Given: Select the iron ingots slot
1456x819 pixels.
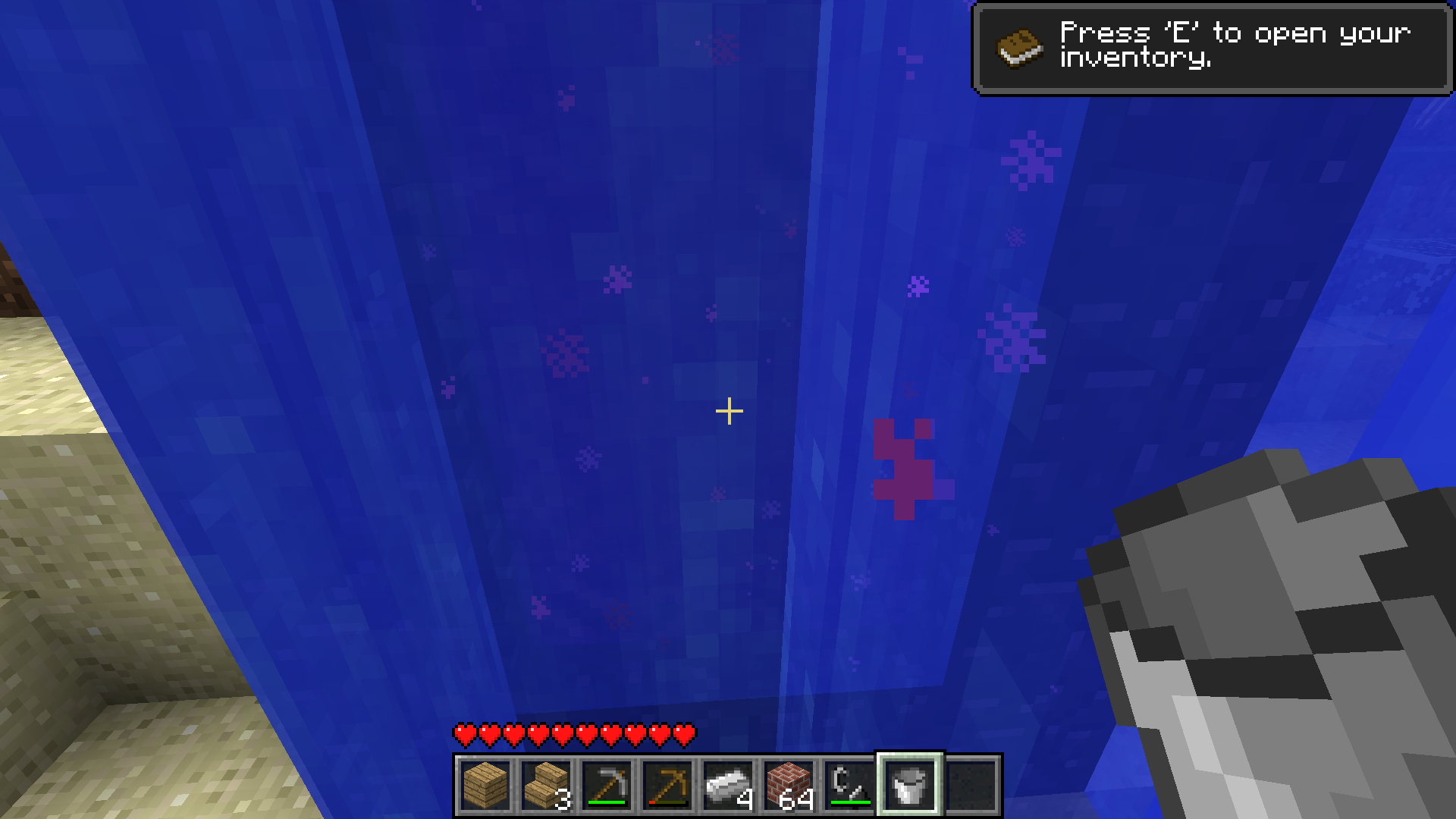Looking at the screenshot, I should click(728, 786).
